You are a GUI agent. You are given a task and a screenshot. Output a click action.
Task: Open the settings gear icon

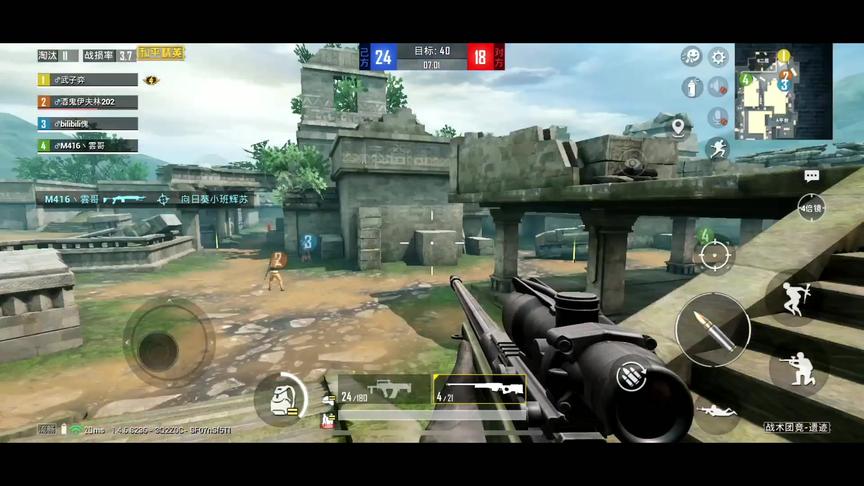[x=717, y=57]
